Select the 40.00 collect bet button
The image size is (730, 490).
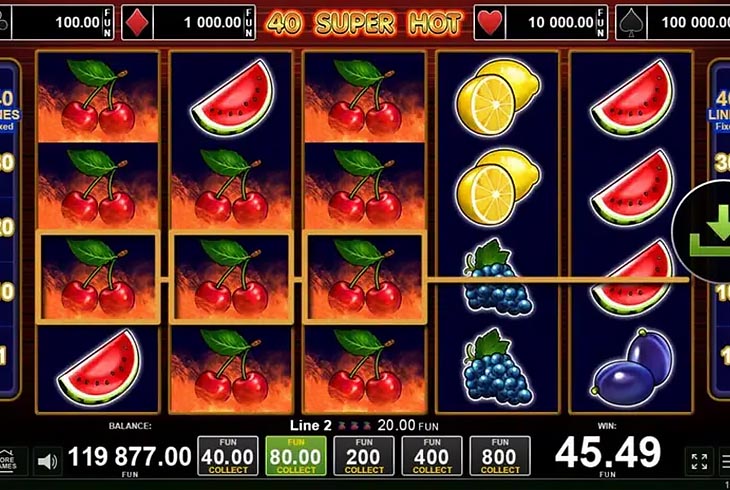(x=228, y=456)
